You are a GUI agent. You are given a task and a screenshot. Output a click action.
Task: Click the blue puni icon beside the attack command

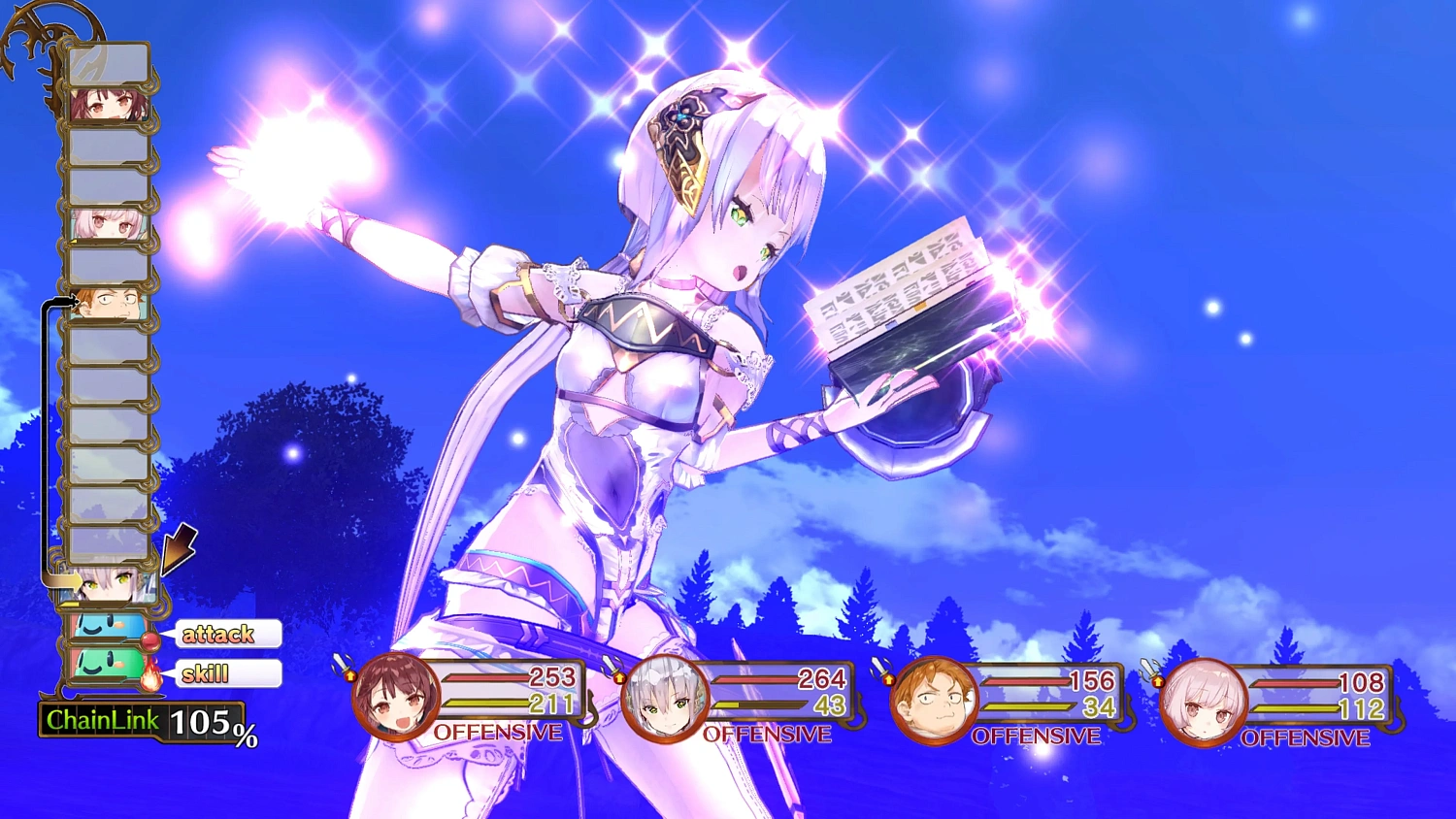tap(105, 631)
